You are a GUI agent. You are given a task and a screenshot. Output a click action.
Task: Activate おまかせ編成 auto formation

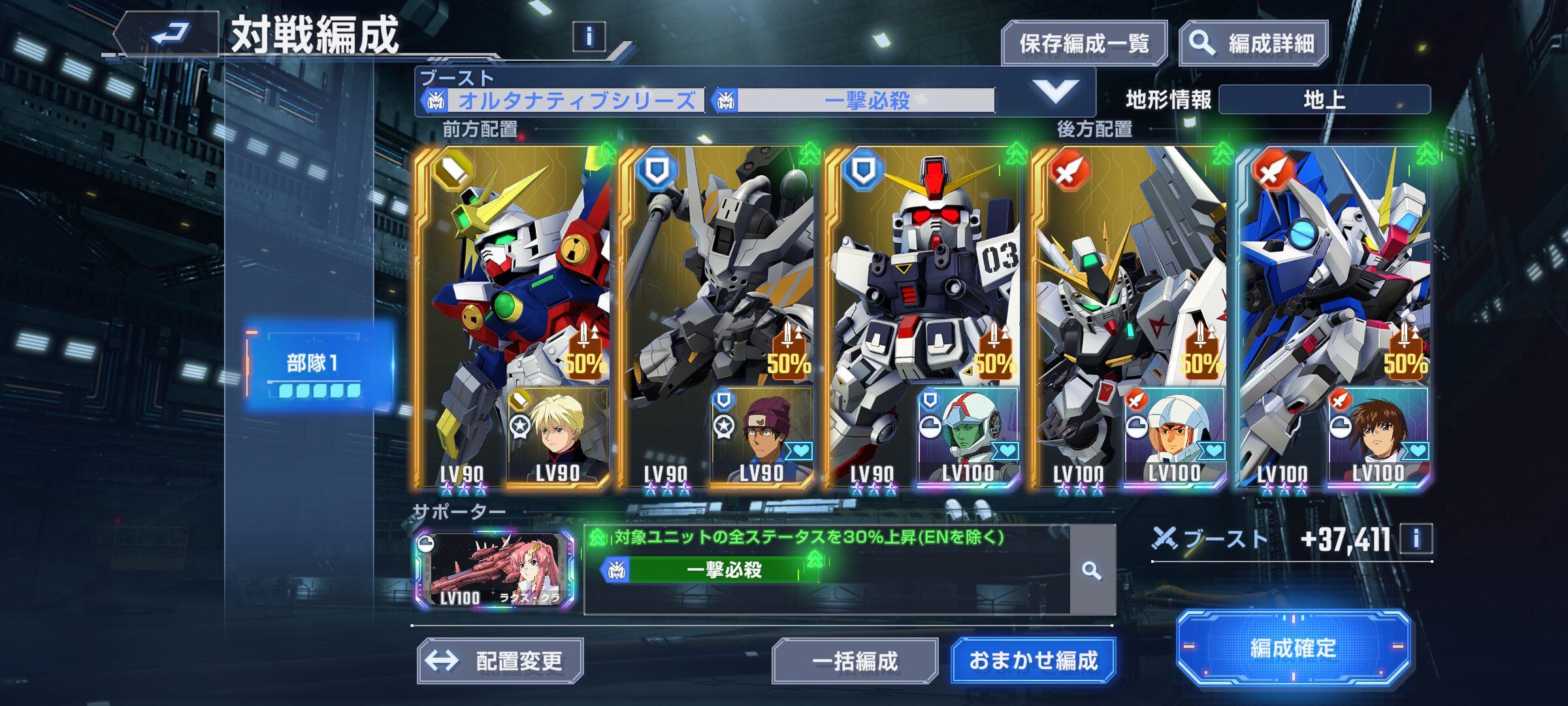[x=1033, y=661]
